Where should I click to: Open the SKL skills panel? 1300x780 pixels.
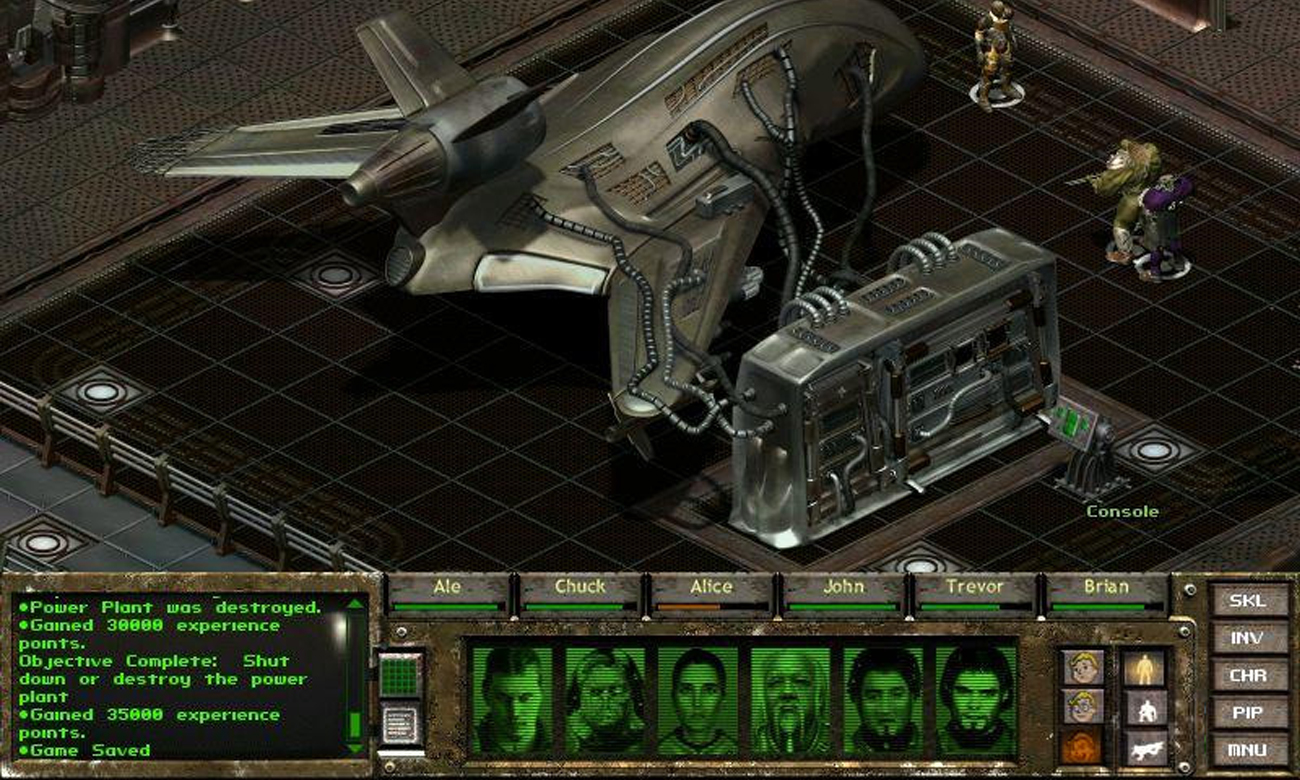click(x=1247, y=601)
